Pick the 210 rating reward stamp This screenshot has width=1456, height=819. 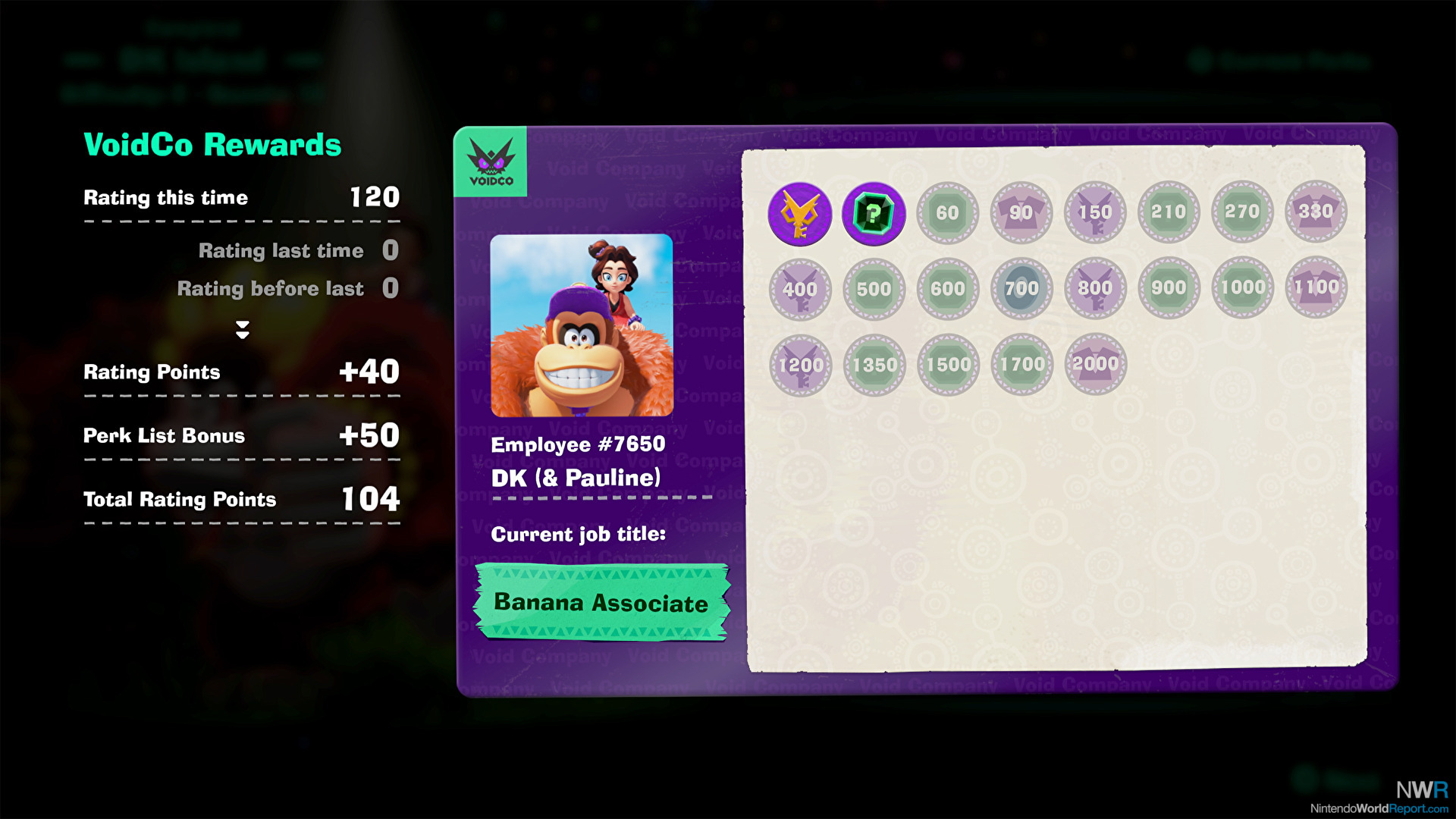(x=1169, y=212)
